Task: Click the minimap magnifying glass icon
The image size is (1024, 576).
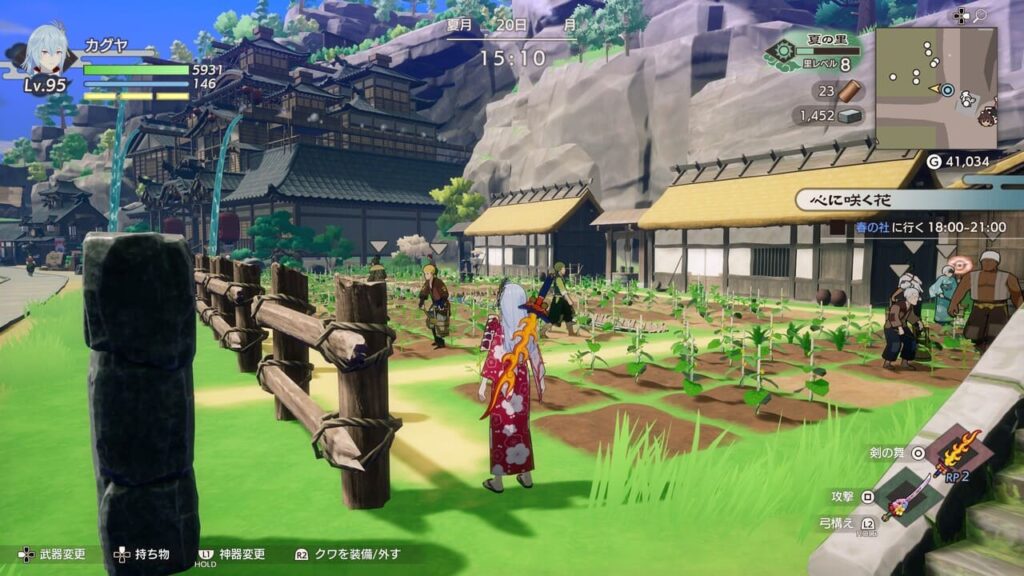Action: [x=981, y=15]
